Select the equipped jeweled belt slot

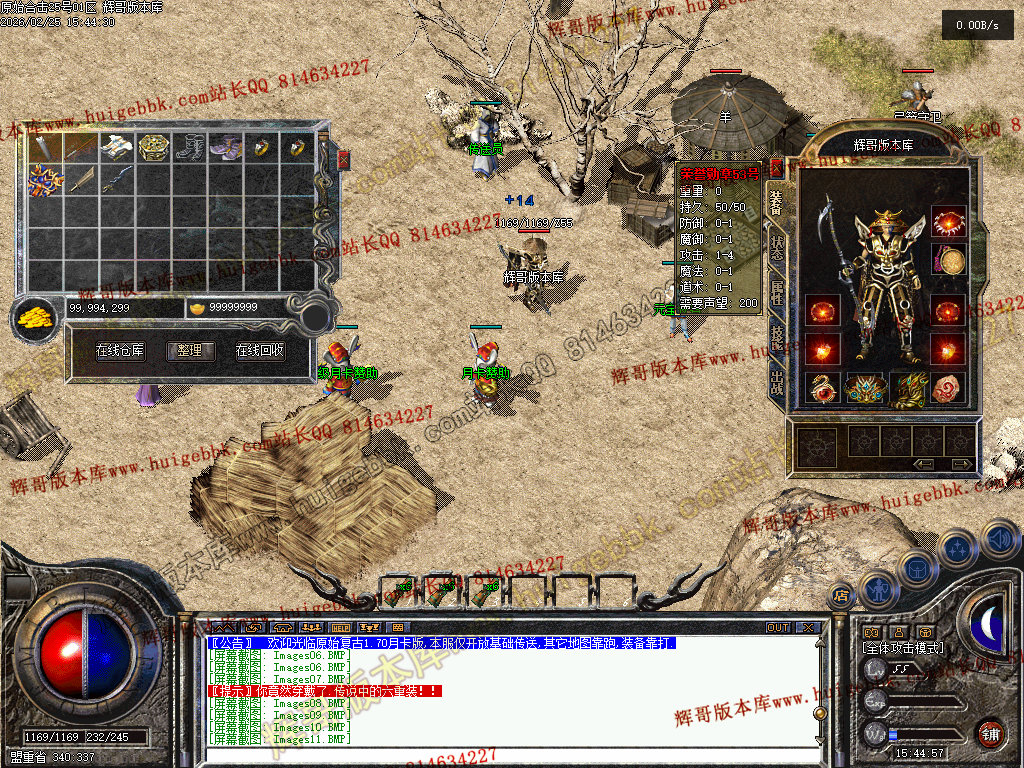866,388
